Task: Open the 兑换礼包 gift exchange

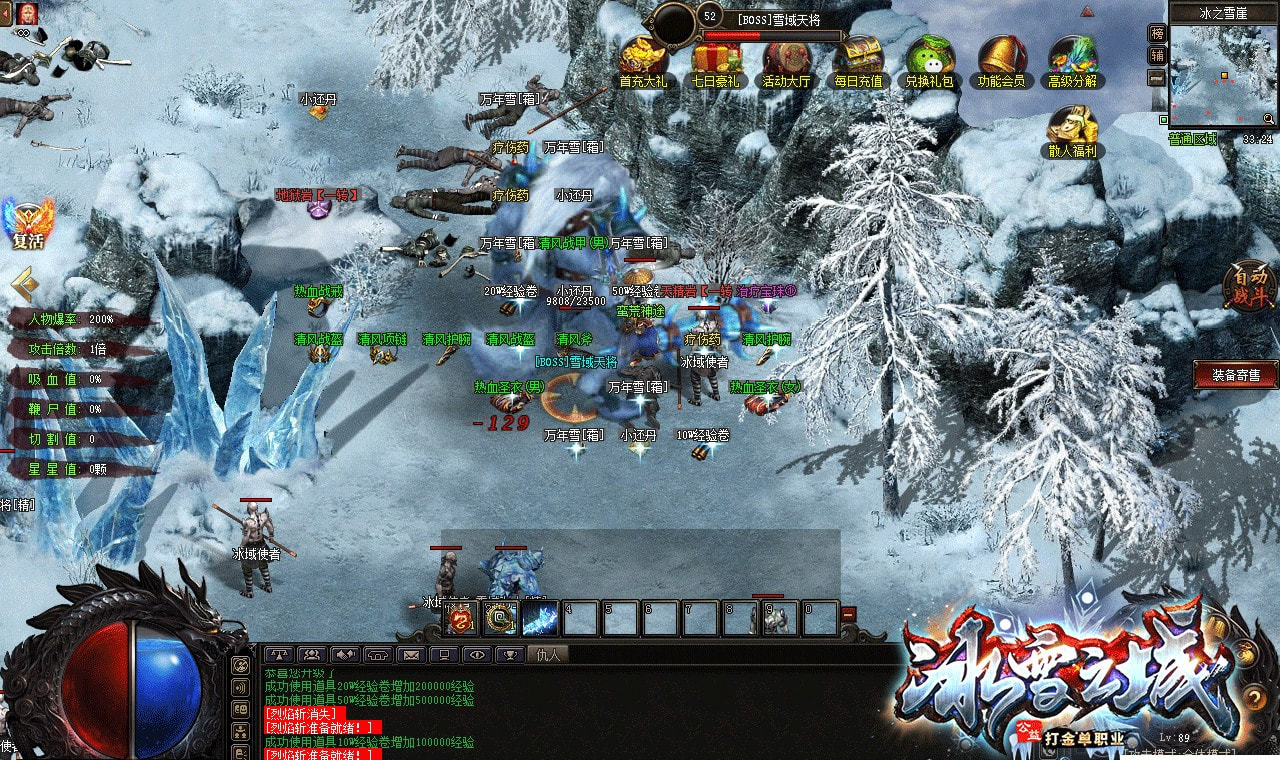Action: click(929, 60)
